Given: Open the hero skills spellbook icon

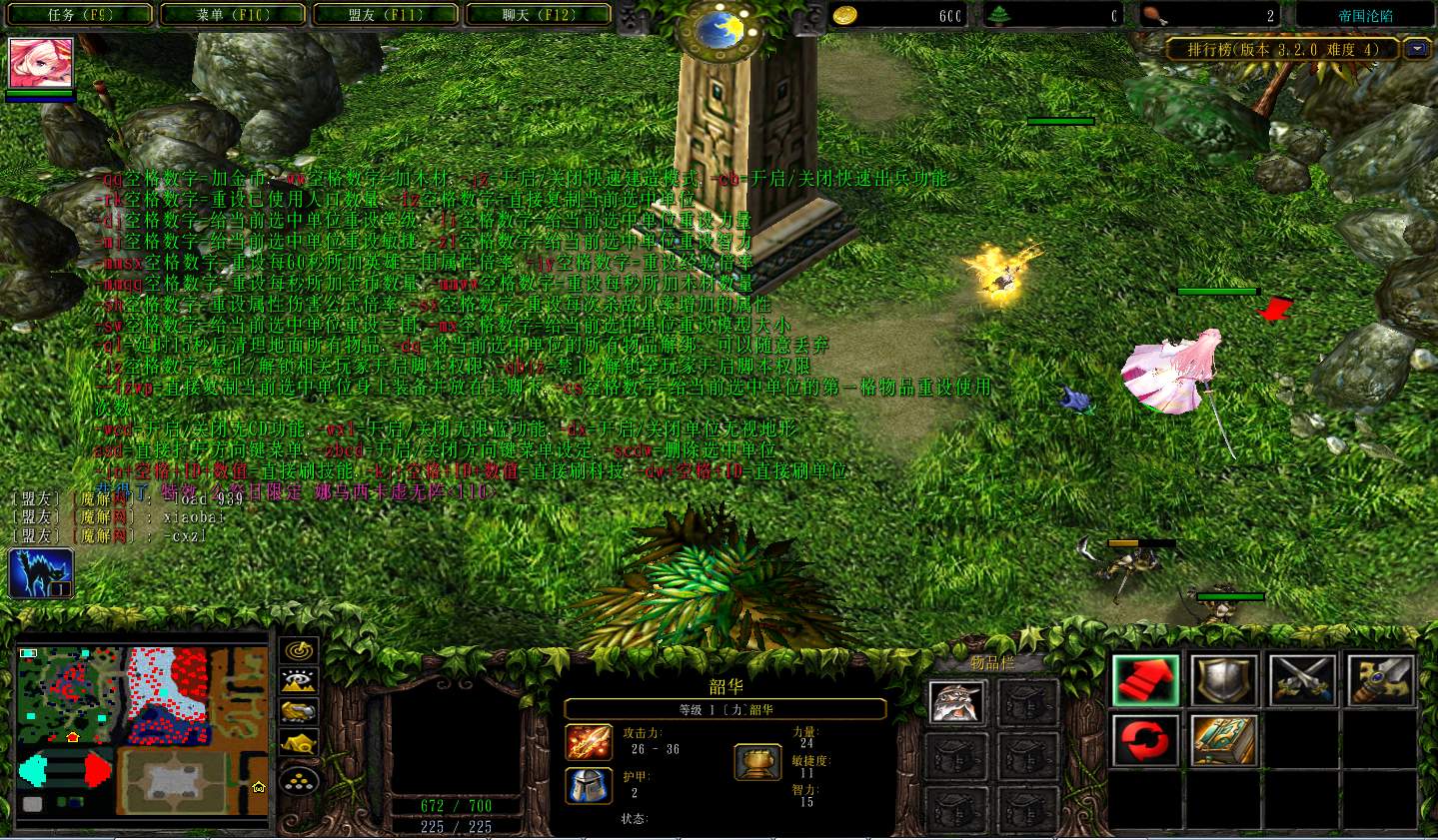Looking at the screenshot, I should click(1224, 740).
